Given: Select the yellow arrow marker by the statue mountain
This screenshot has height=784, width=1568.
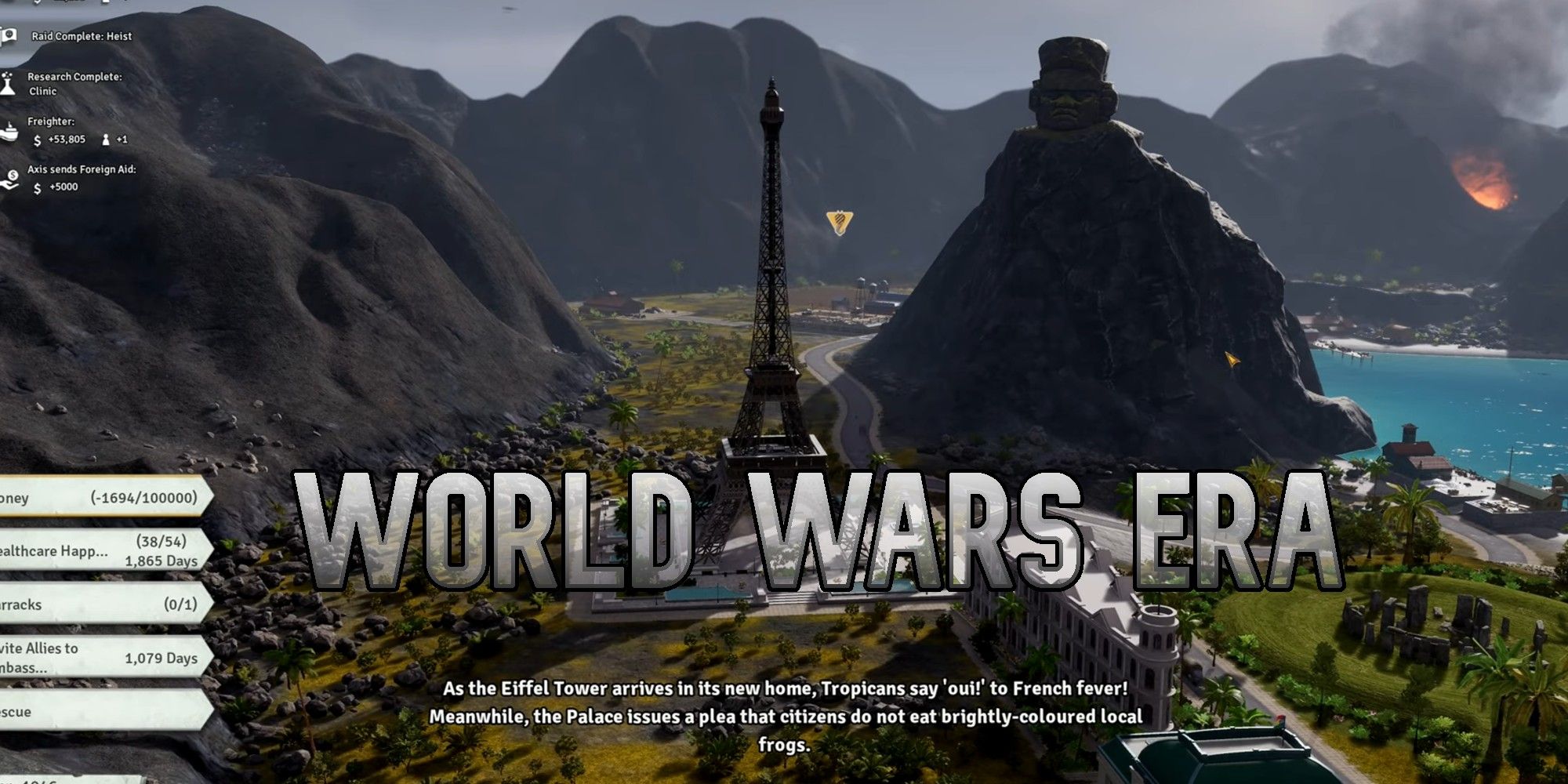Looking at the screenshot, I should (1233, 358).
